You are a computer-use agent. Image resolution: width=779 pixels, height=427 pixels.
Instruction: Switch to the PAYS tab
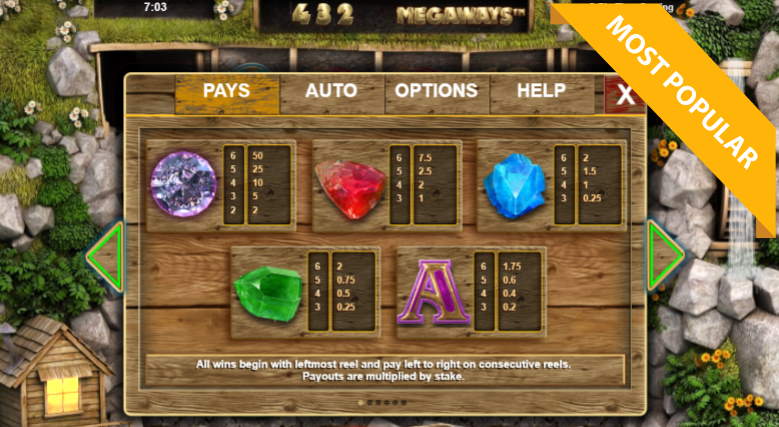227,92
